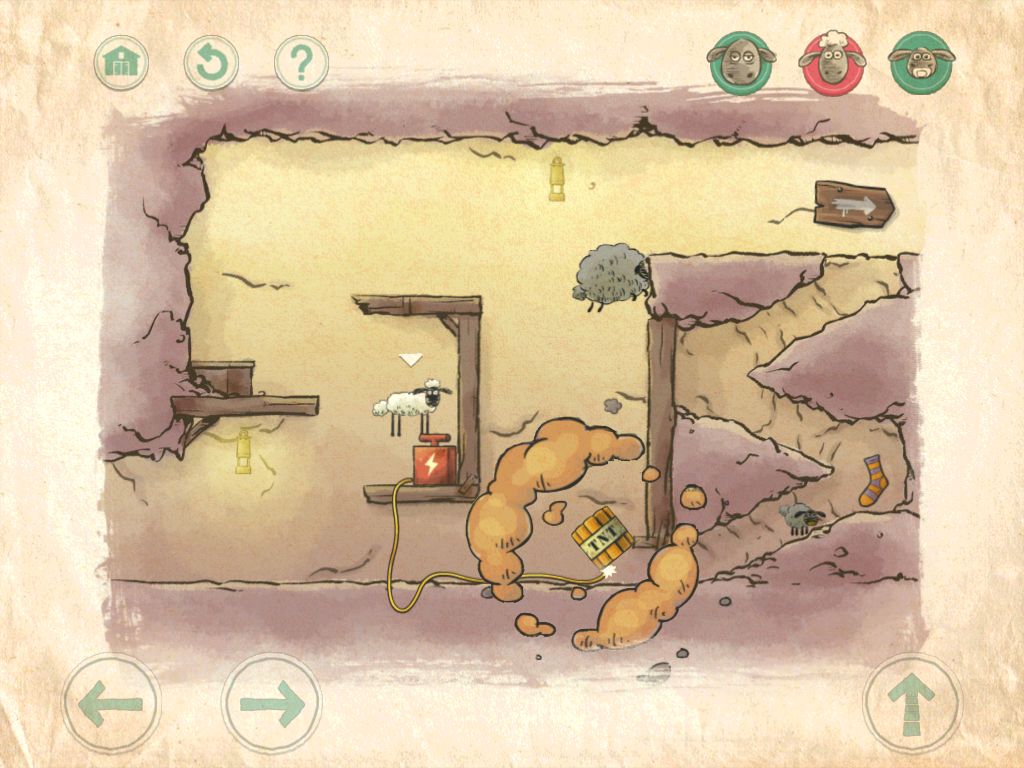
Task: Choose Shaun's red-ringed portrait
Action: pos(832,63)
